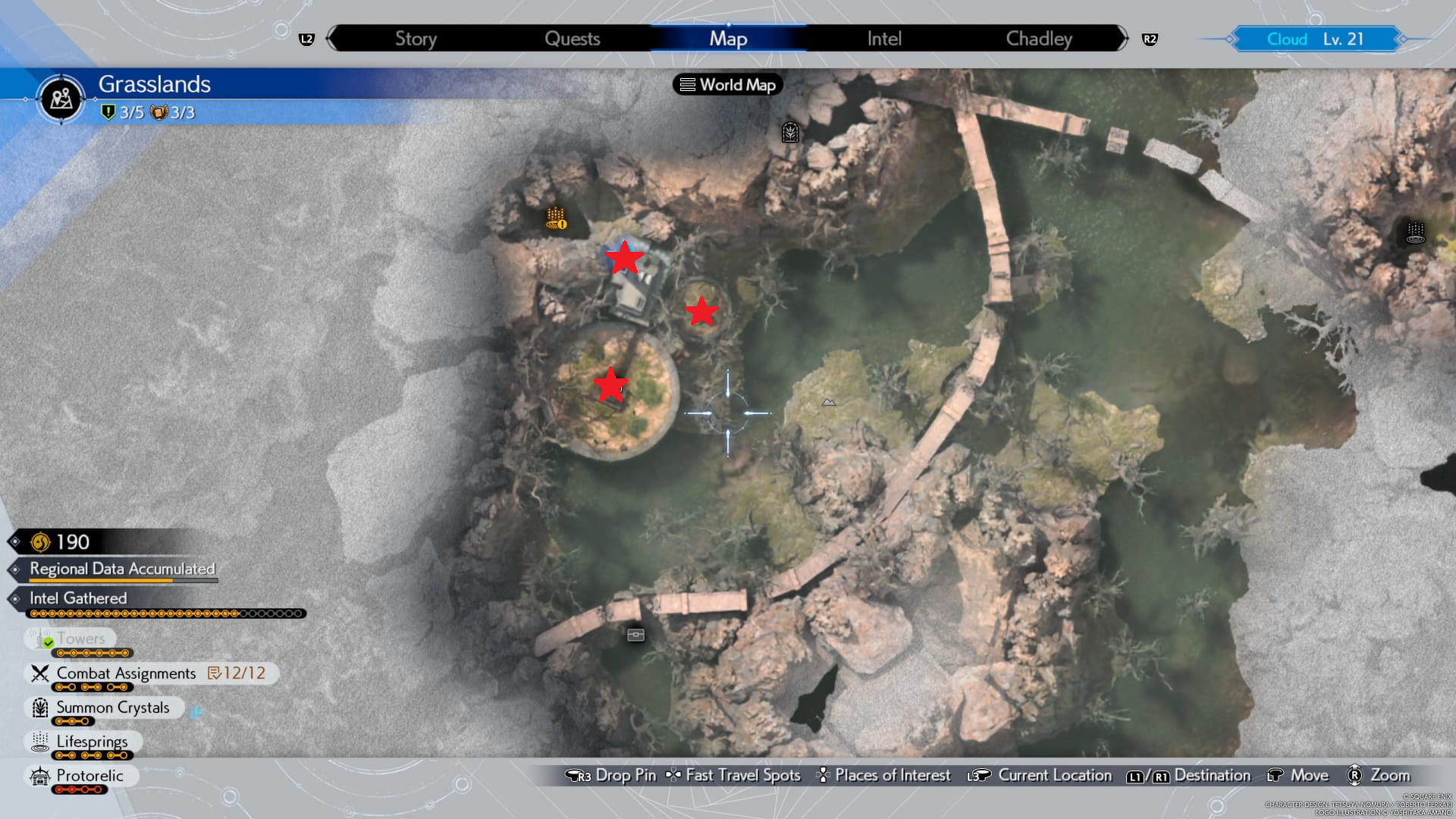Click the Intel Gathered progress bar

tap(167, 613)
